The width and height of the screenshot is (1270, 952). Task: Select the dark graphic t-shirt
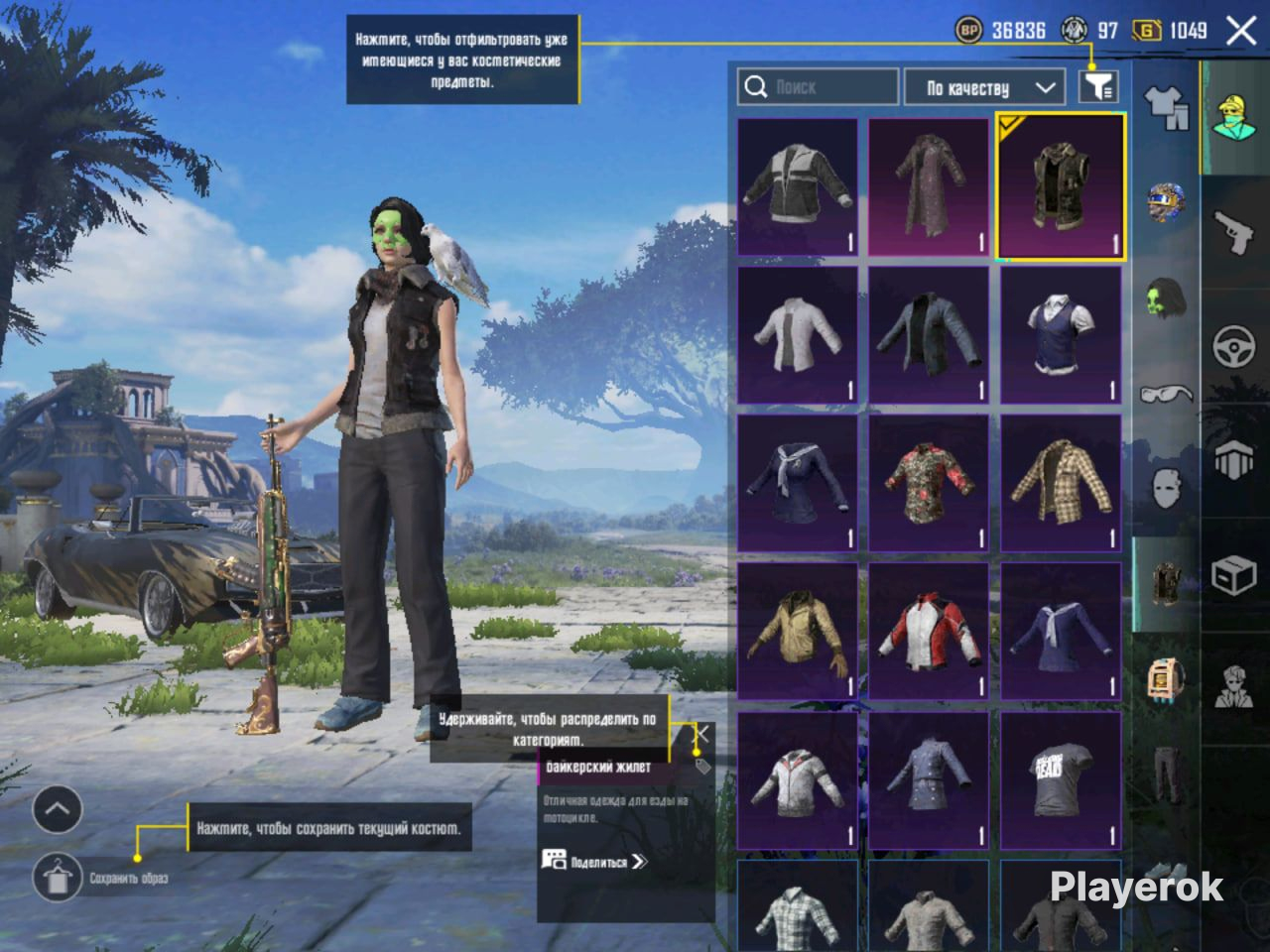point(1061,779)
